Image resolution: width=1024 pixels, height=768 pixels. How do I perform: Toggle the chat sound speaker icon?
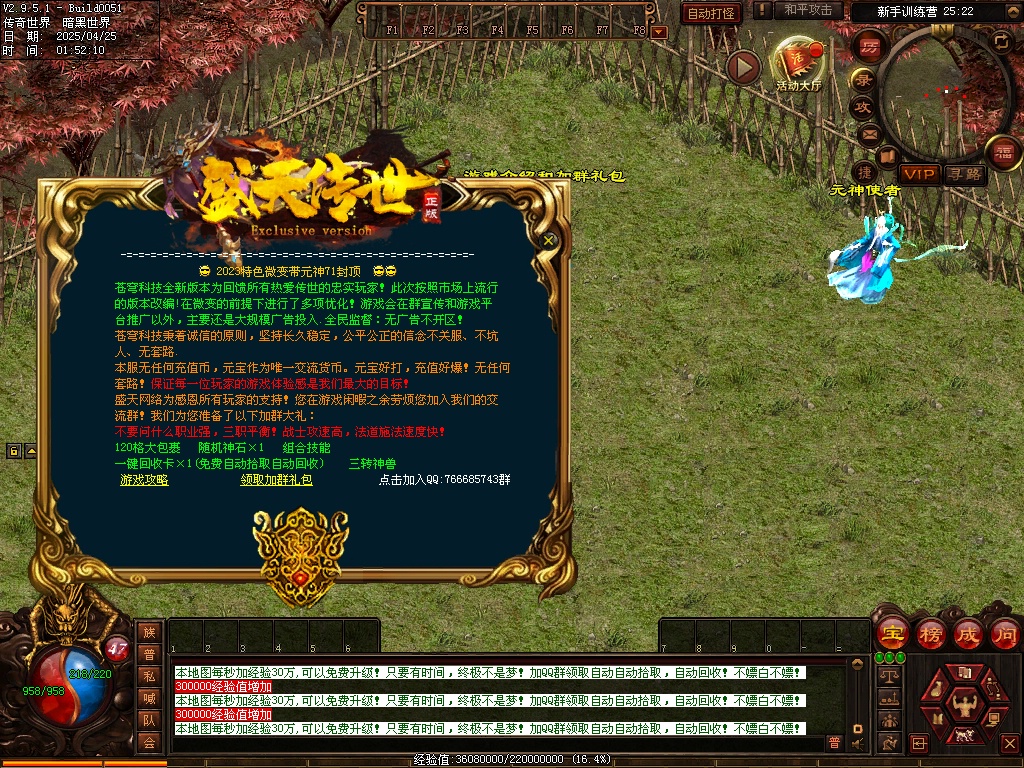(x=858, y=742)
